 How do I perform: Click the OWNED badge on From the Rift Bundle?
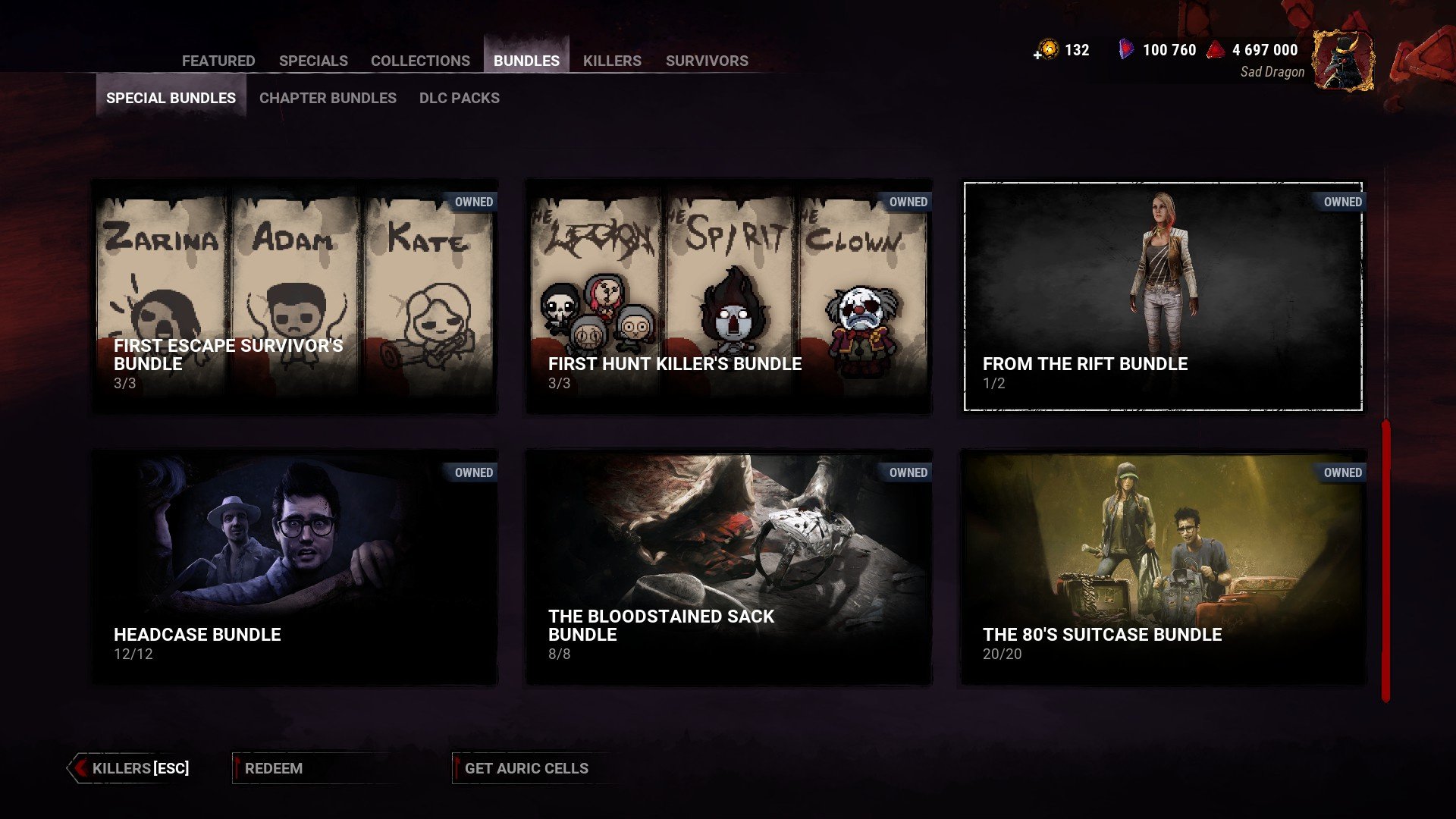point(1343,202)
